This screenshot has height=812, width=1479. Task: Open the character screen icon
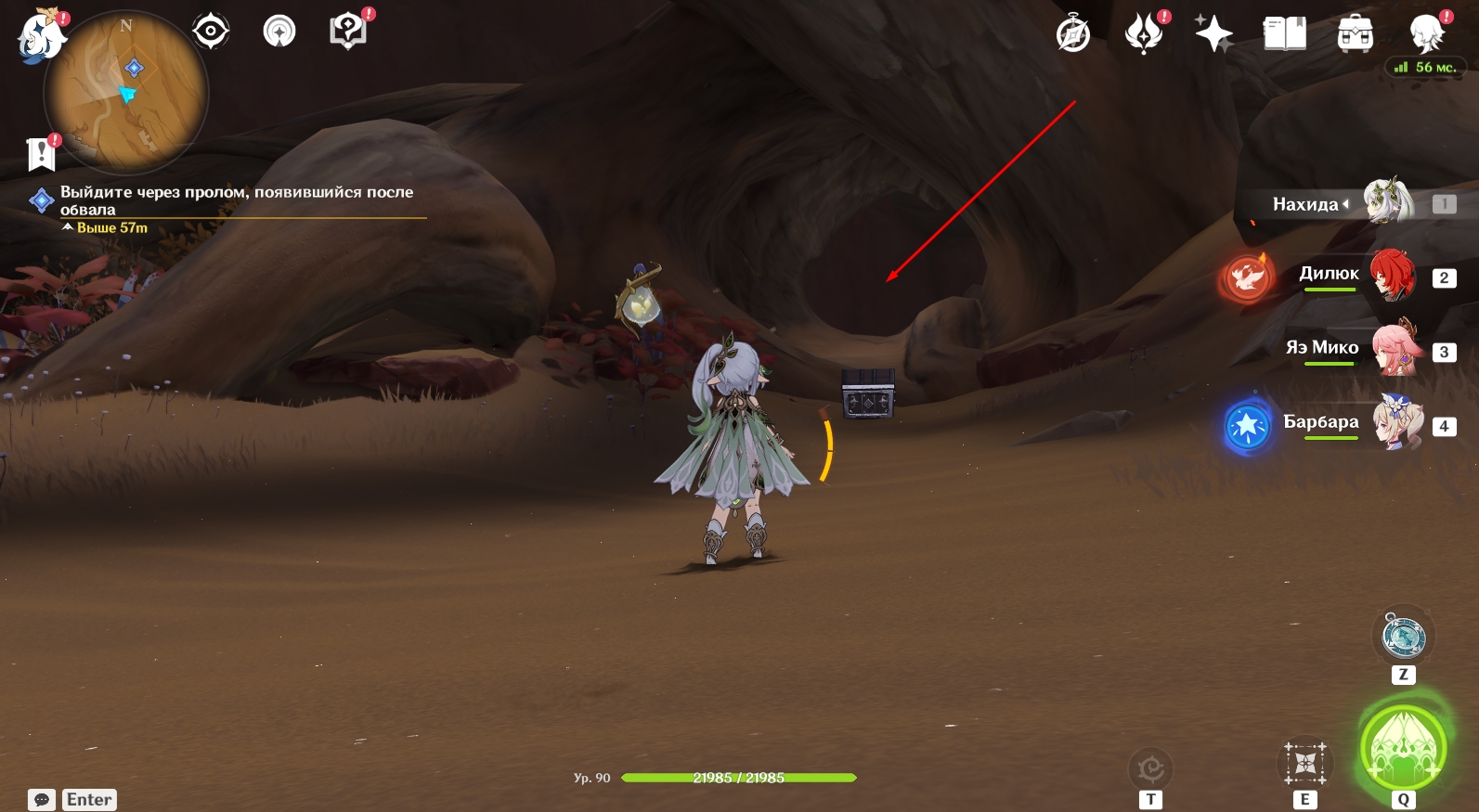tap(1426, 35)
